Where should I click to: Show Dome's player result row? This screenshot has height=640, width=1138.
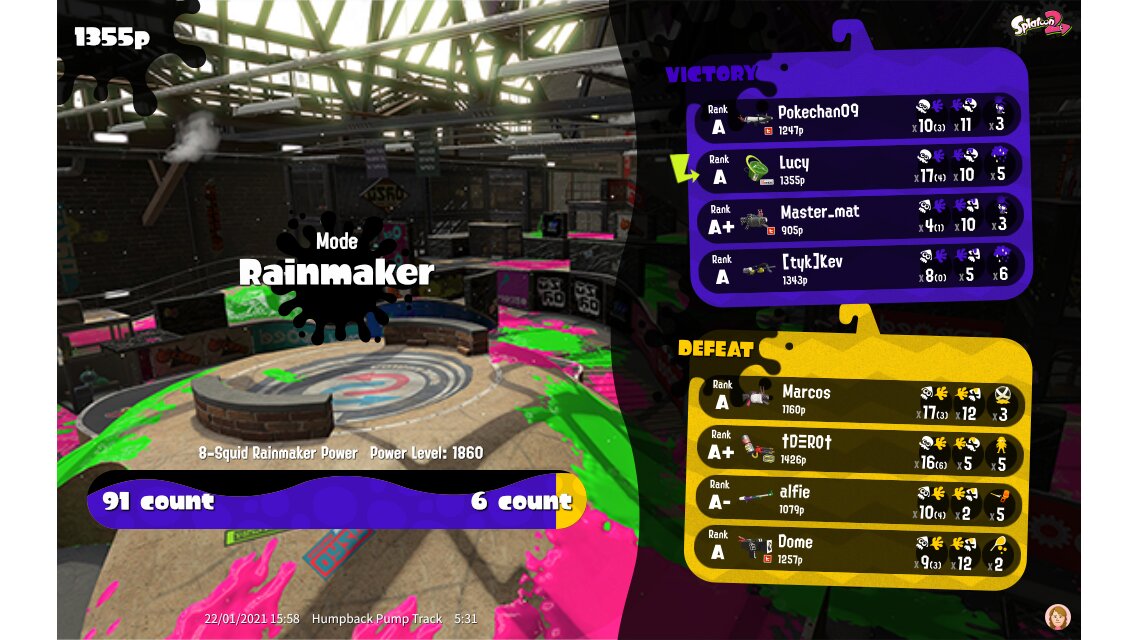tap(858, 549)
